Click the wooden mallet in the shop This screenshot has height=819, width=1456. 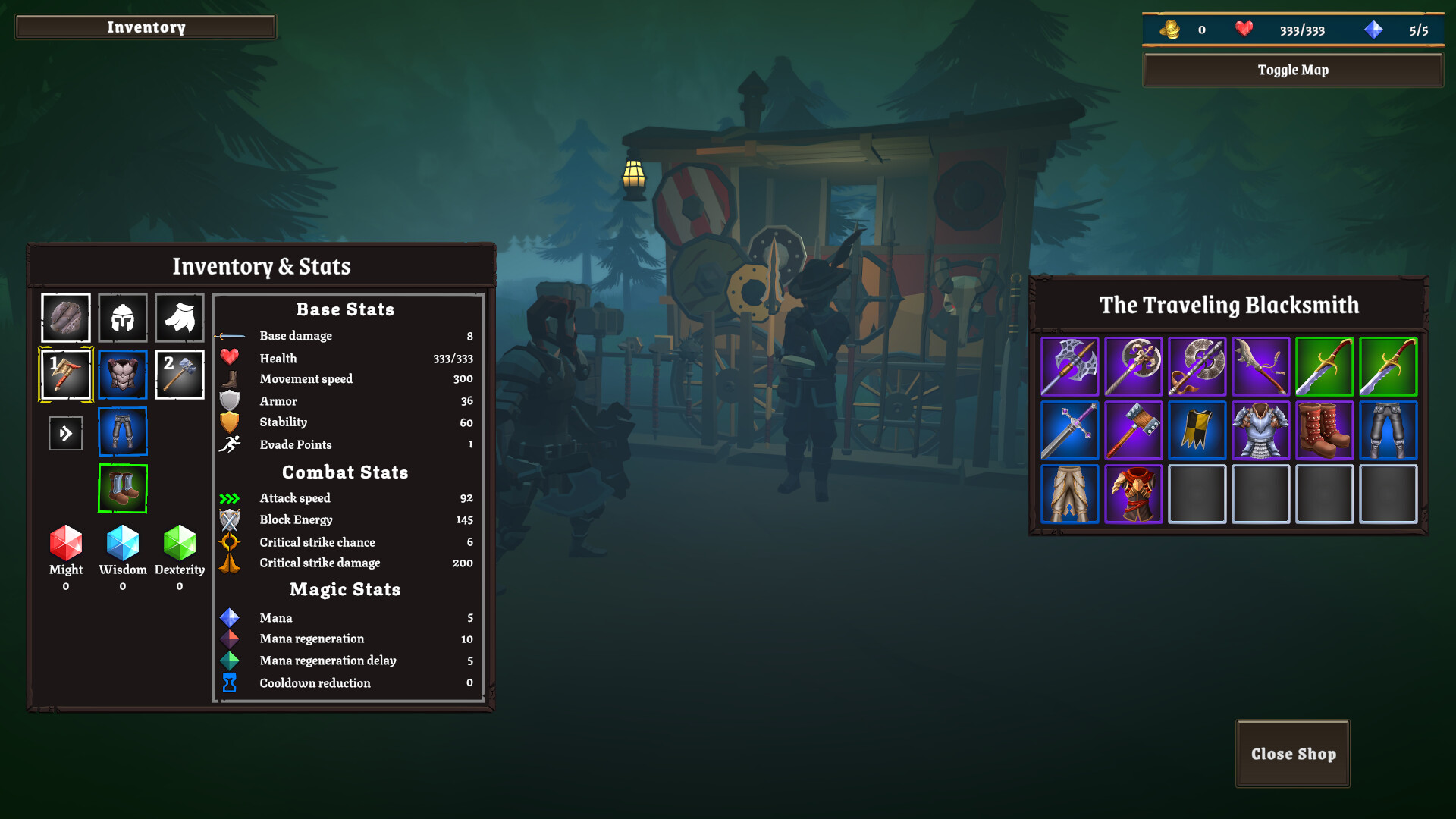point(1133,430)
